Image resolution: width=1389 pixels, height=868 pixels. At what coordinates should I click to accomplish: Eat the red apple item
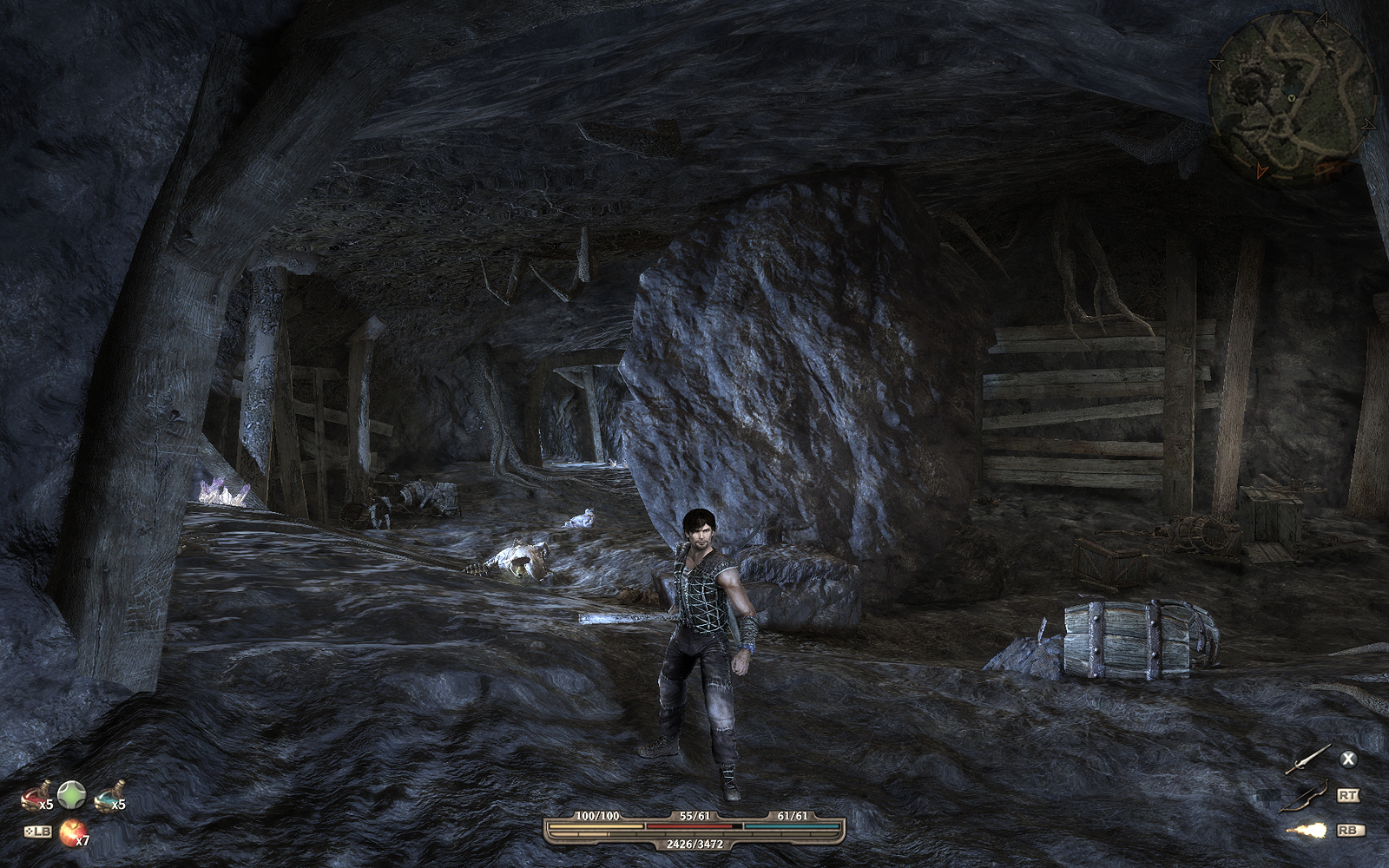coord(70,831)
